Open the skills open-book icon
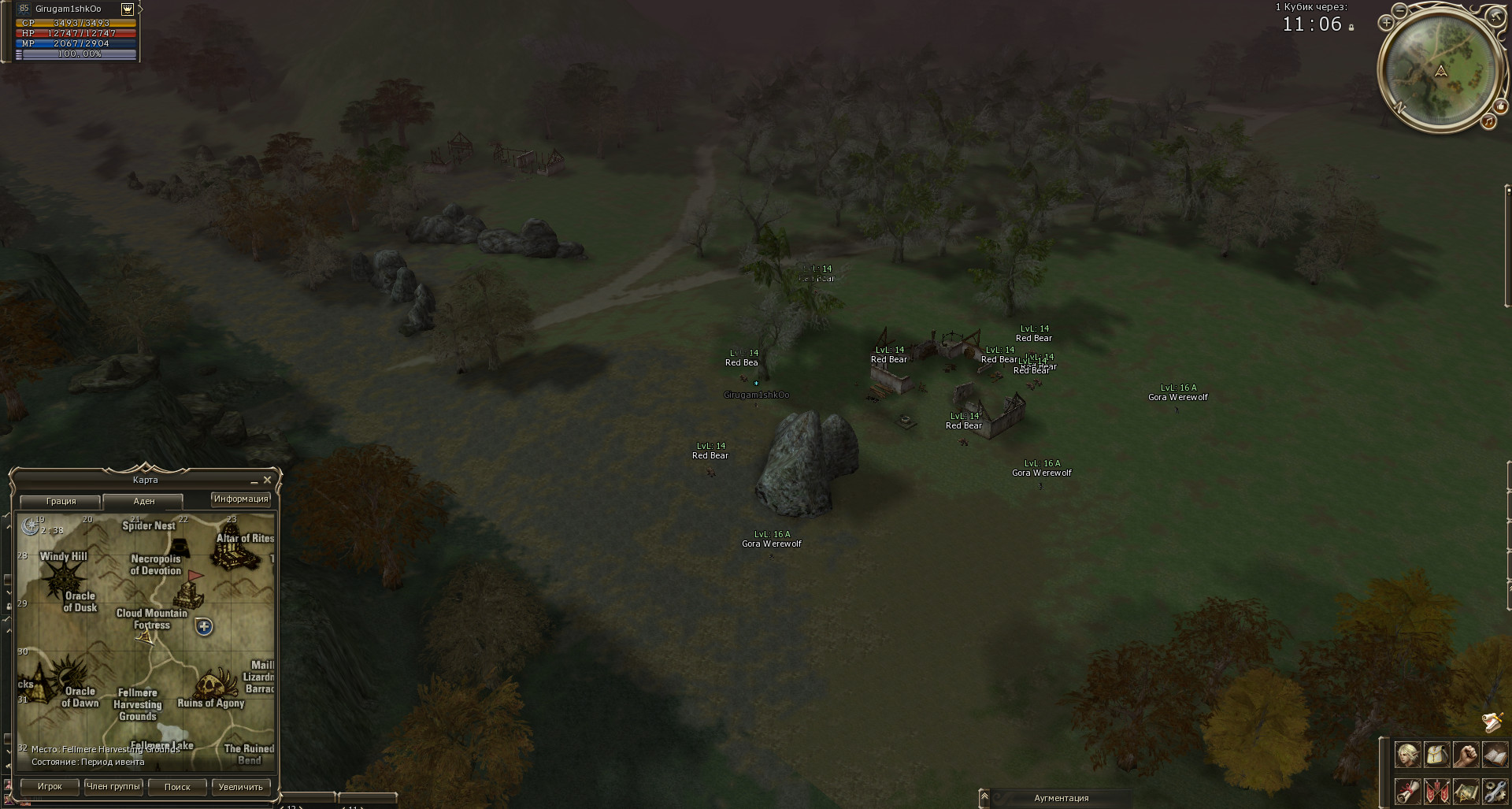This screenshot has height=809, width=1512. click(1494, 755)
